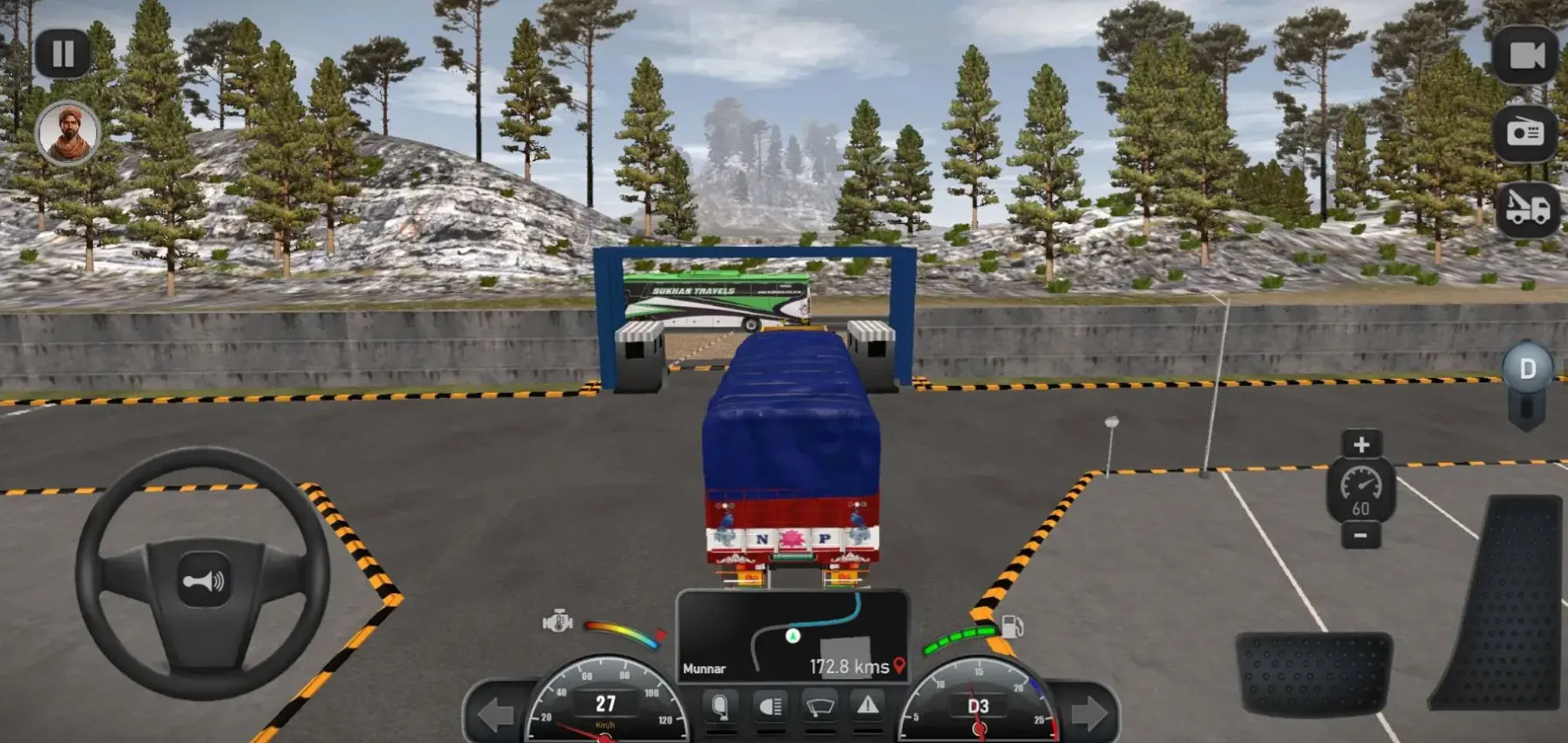Tap the D gear shifter
The height and width of the screenshot is (743, 1568).
tap(1527, 369)
